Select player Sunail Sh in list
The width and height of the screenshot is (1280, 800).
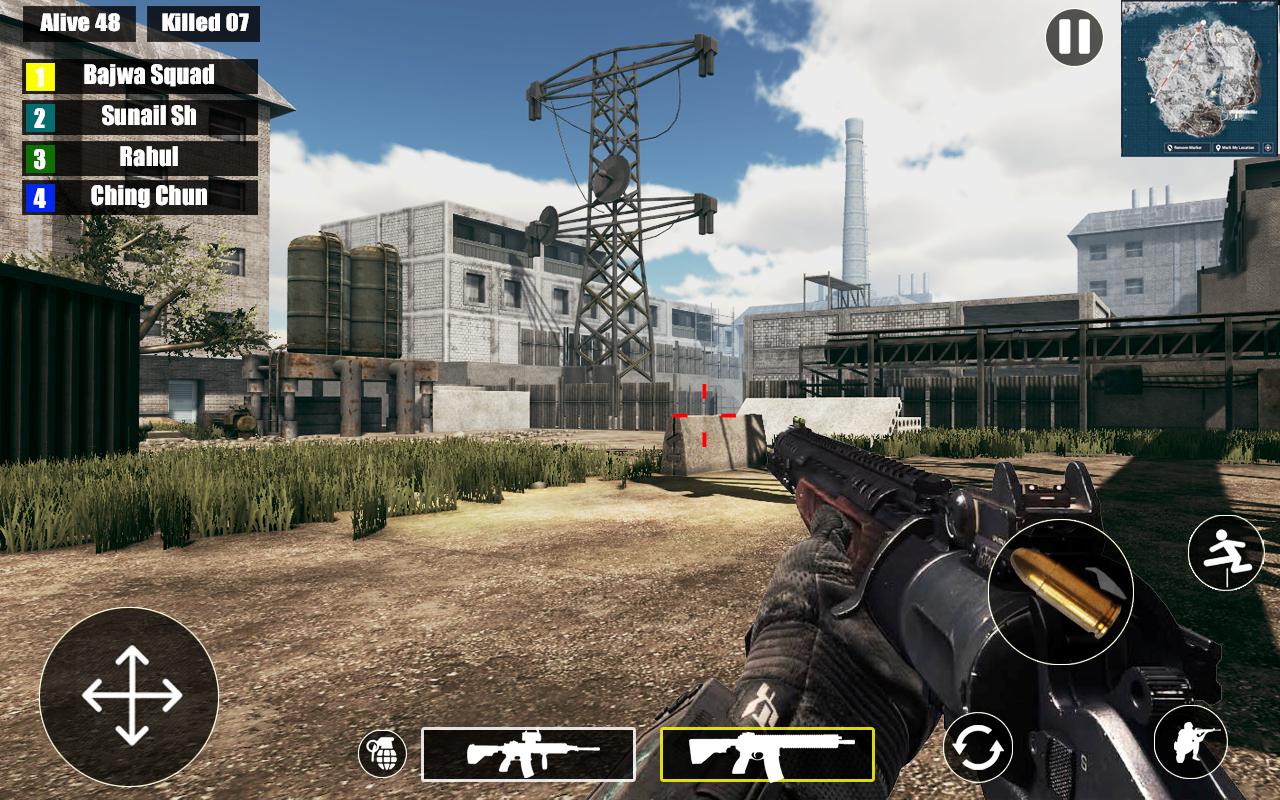click(x=140, y=117)
